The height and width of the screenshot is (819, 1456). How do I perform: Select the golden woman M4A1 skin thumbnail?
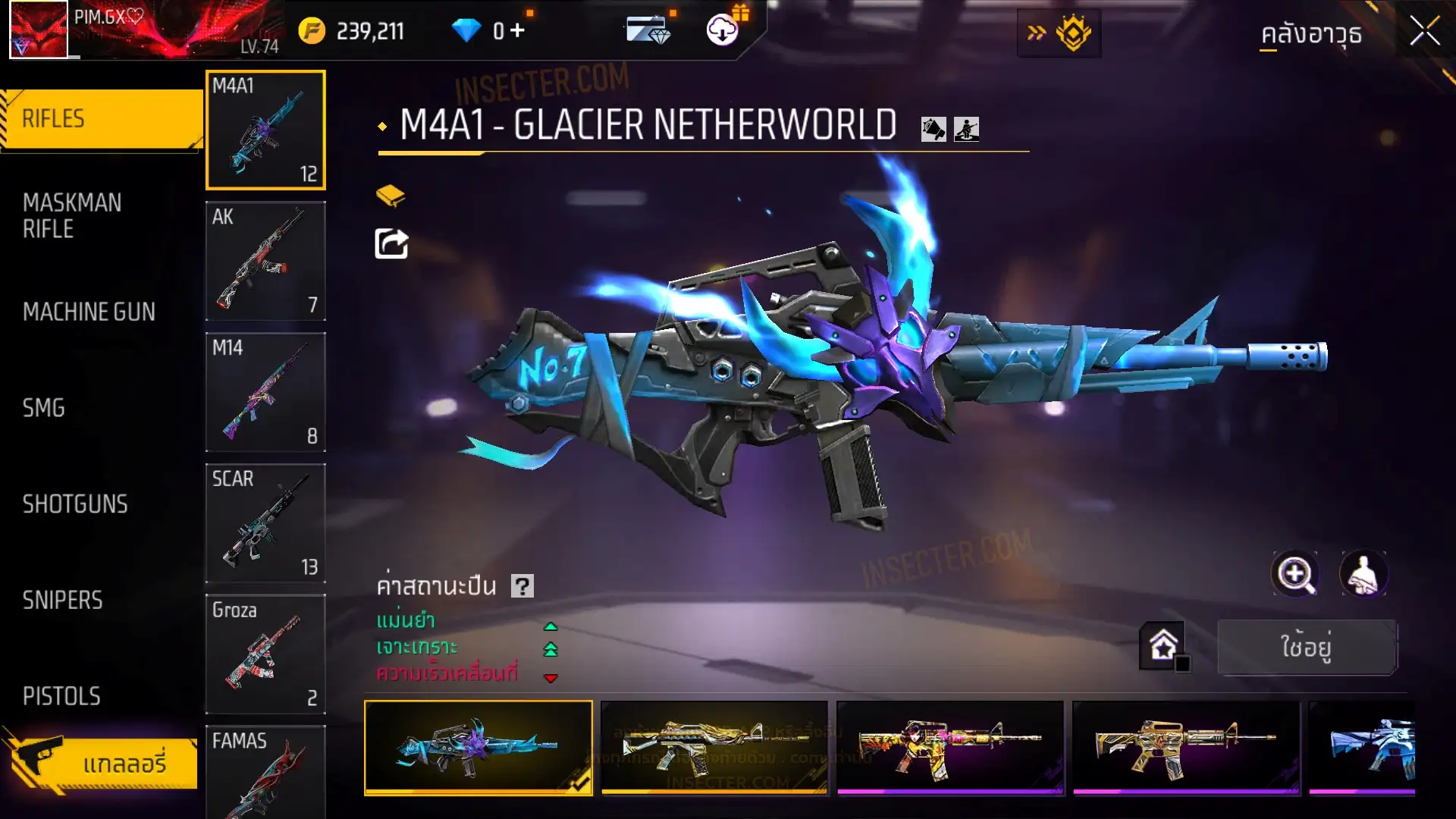click(x=949, y=748)
